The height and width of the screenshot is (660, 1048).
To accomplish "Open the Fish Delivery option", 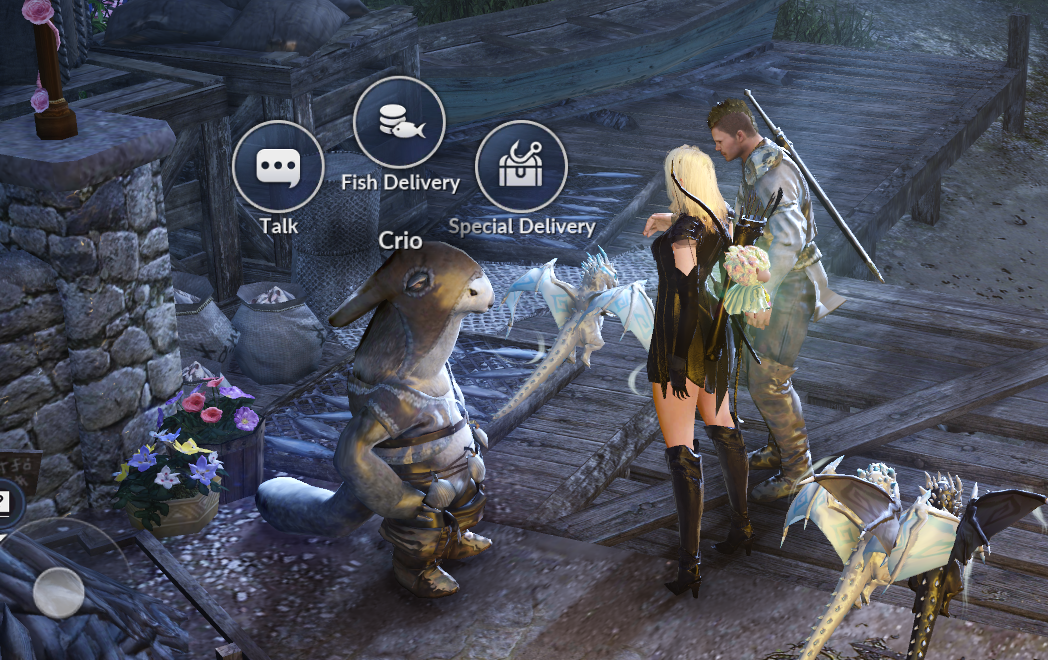I will click(399, 122).
